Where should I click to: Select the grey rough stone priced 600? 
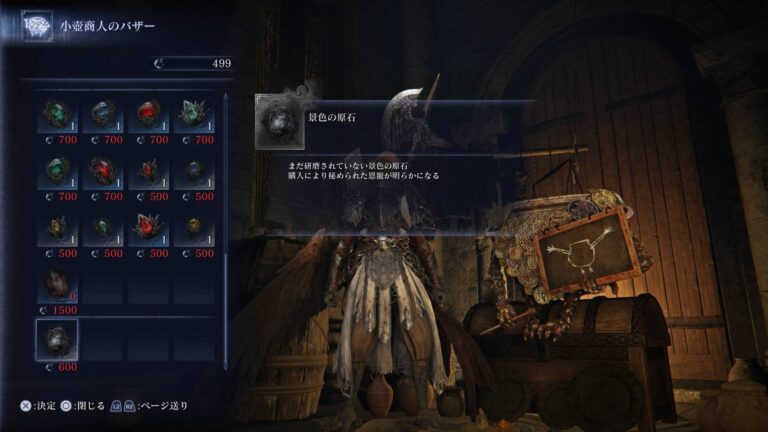(x=56, y=342)
